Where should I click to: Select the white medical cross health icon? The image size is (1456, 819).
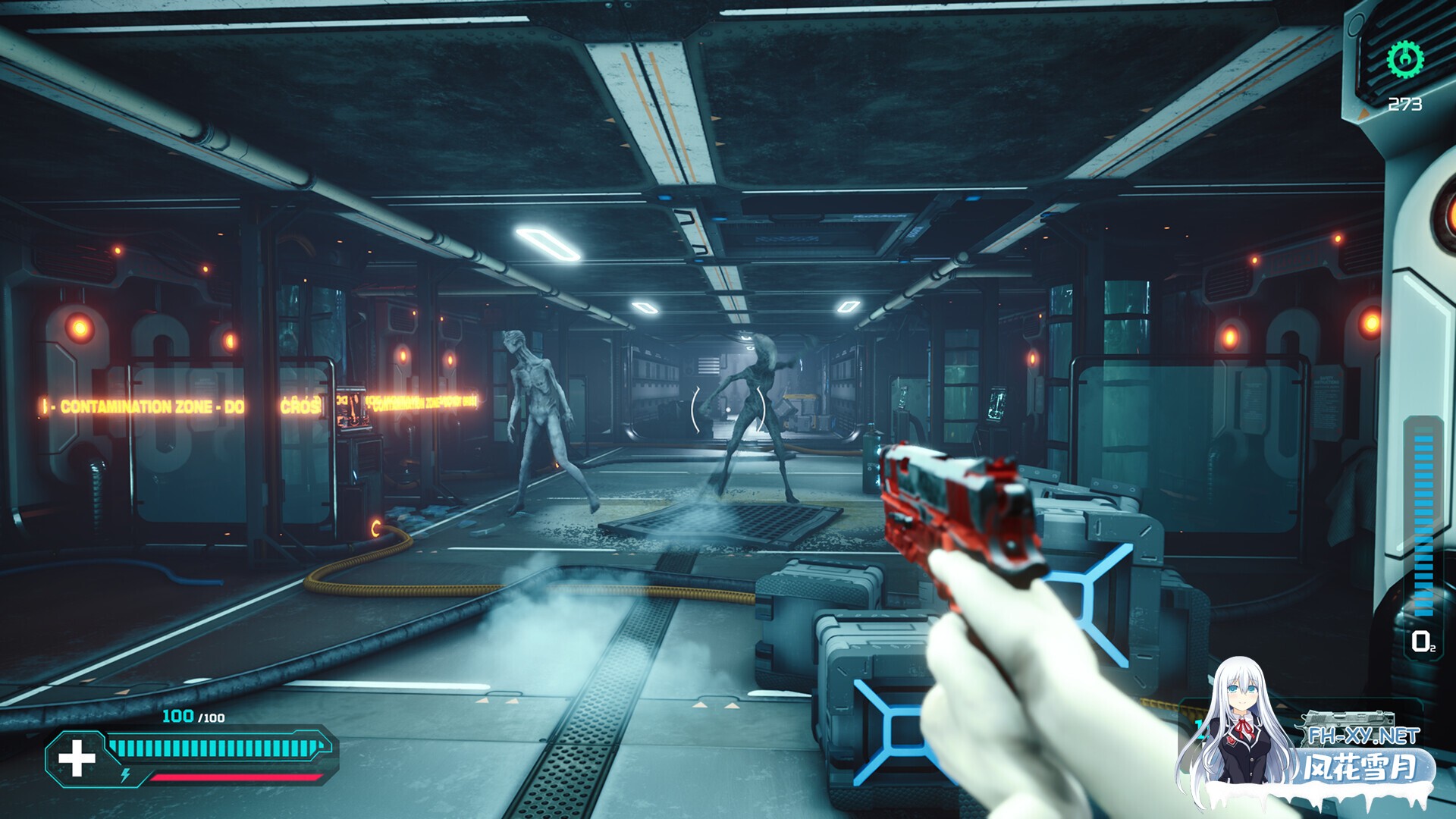(x=77, y=758)
